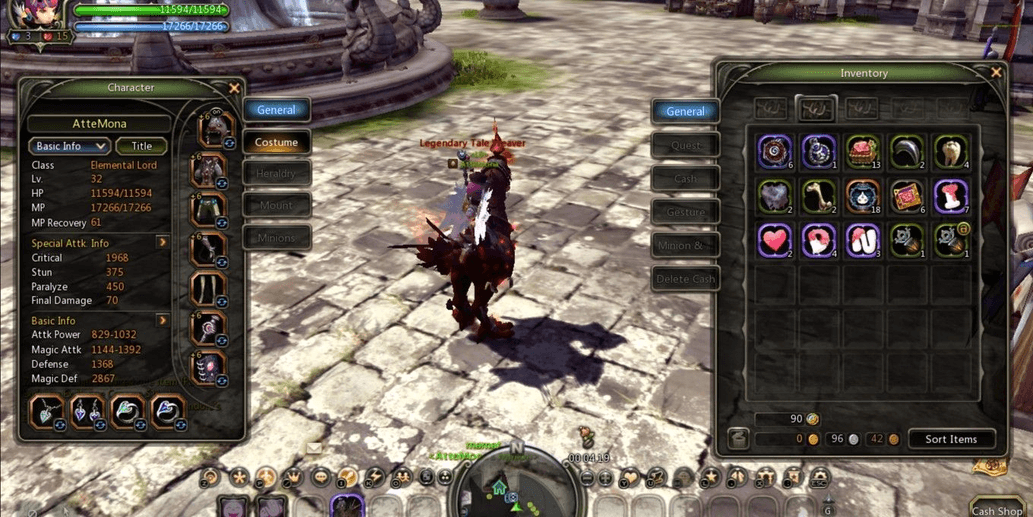Close the Inventory window

pos(995,73)
